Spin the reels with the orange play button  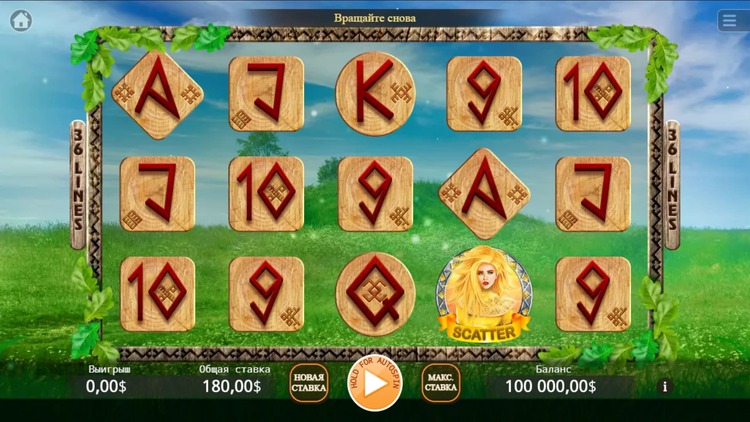coord(375,383)
